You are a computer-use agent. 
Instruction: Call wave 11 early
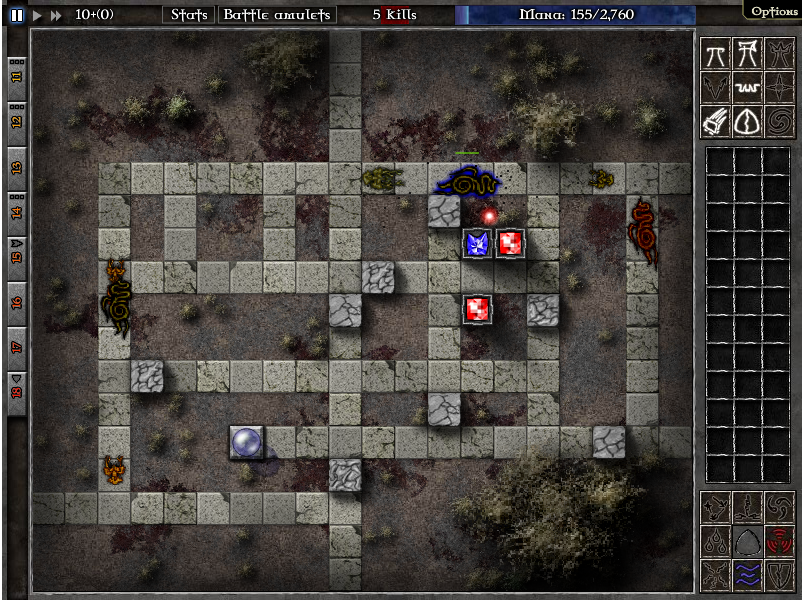coord(17,75)
